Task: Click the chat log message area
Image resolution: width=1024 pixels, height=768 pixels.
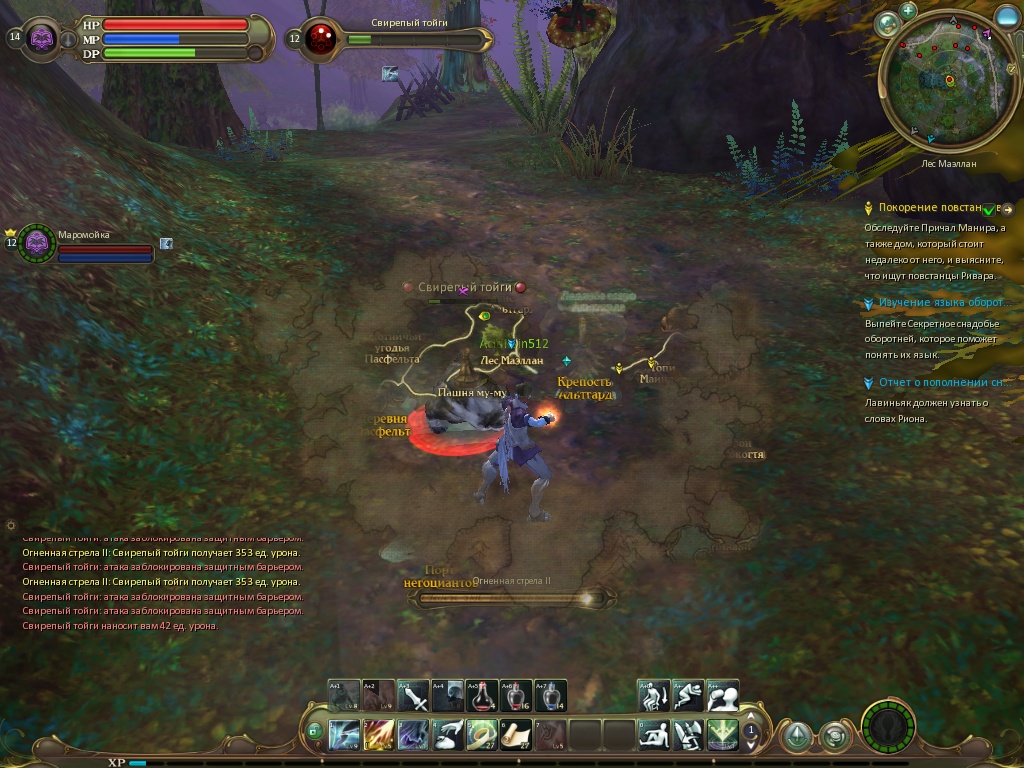Action: 162,582
